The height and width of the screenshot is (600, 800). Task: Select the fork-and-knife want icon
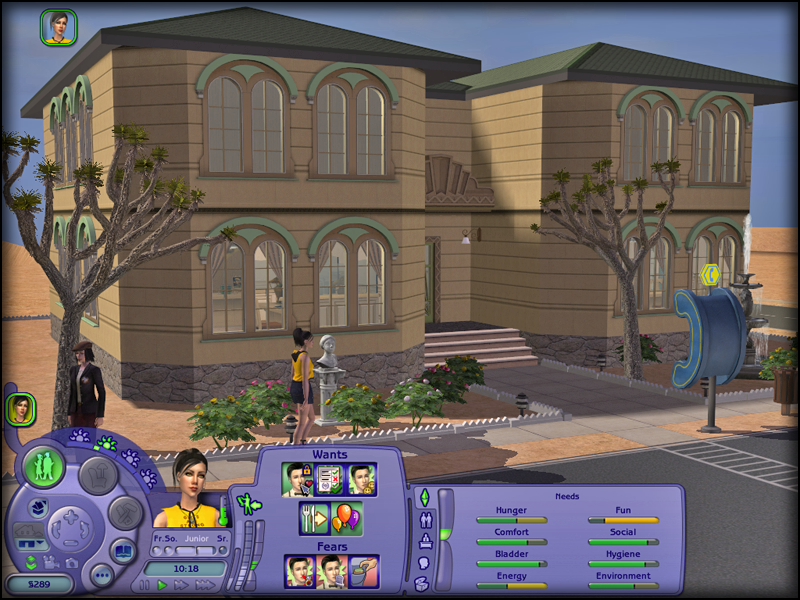pyautogui.click(x=314, y=519)
